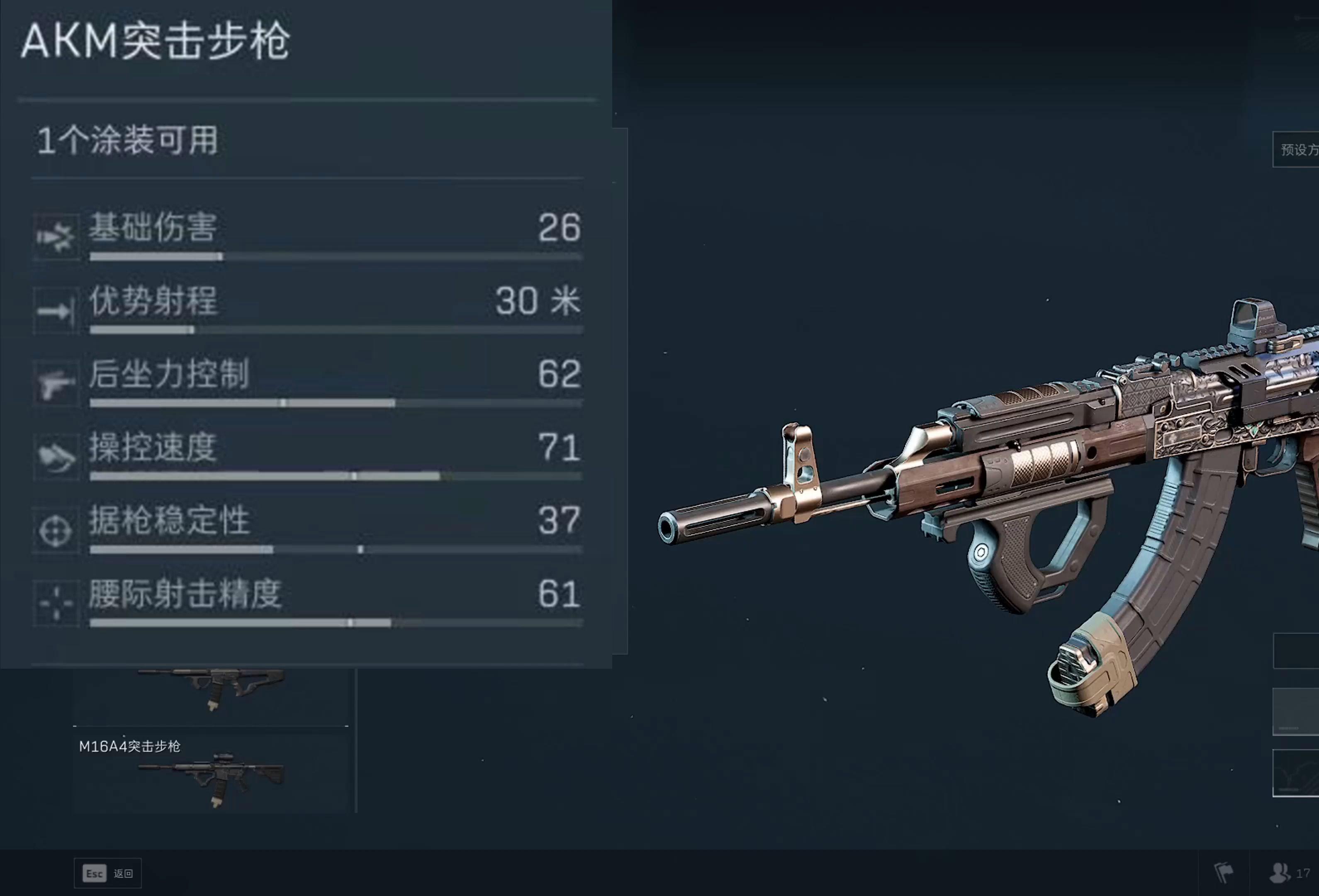Viewport: 1319px width, 896px height.
Task: Click the 返回 back button
Action: coord(108,873)
